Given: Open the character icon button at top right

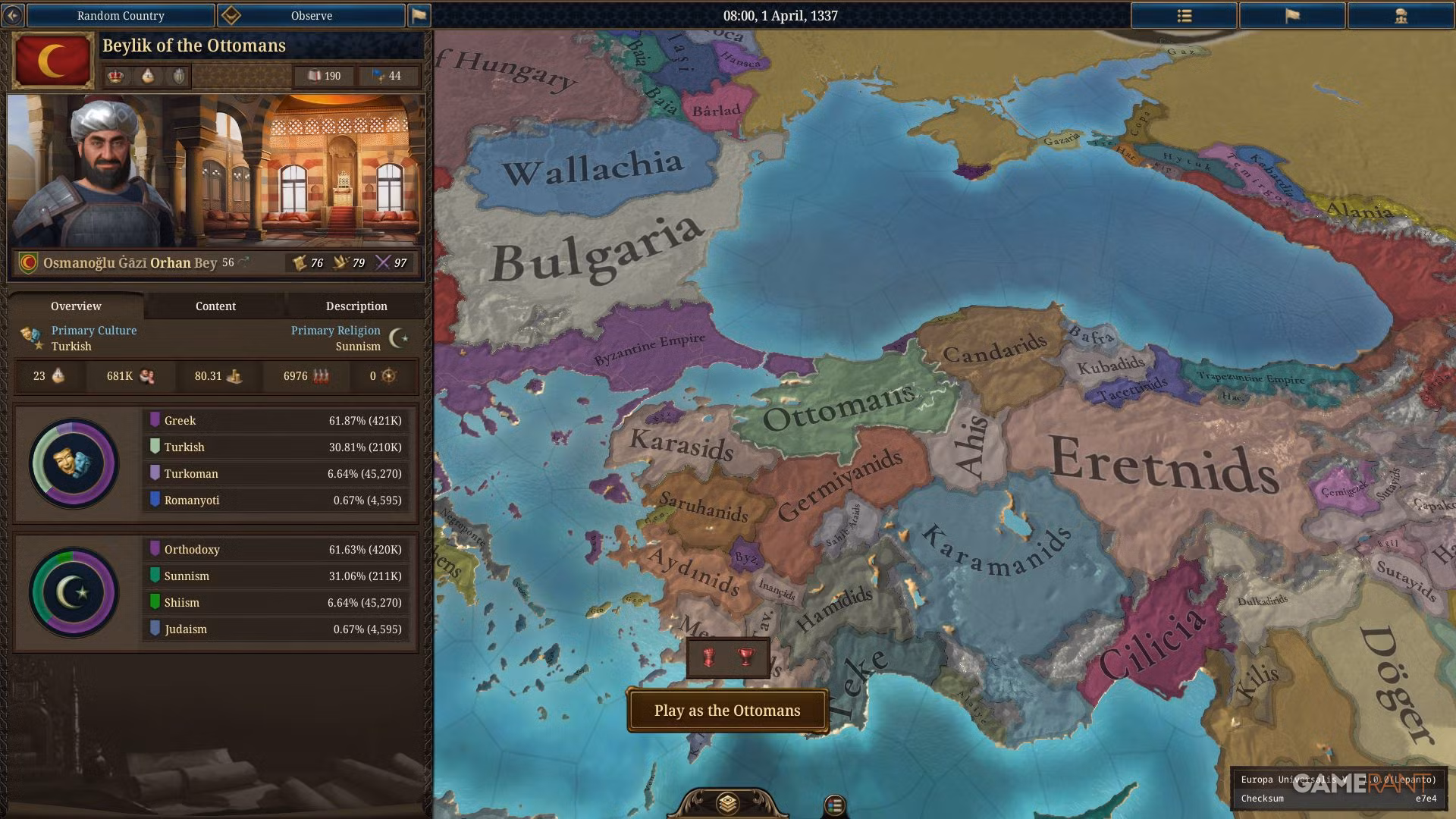Looking at the screenshot, I should coord(1400,15).
